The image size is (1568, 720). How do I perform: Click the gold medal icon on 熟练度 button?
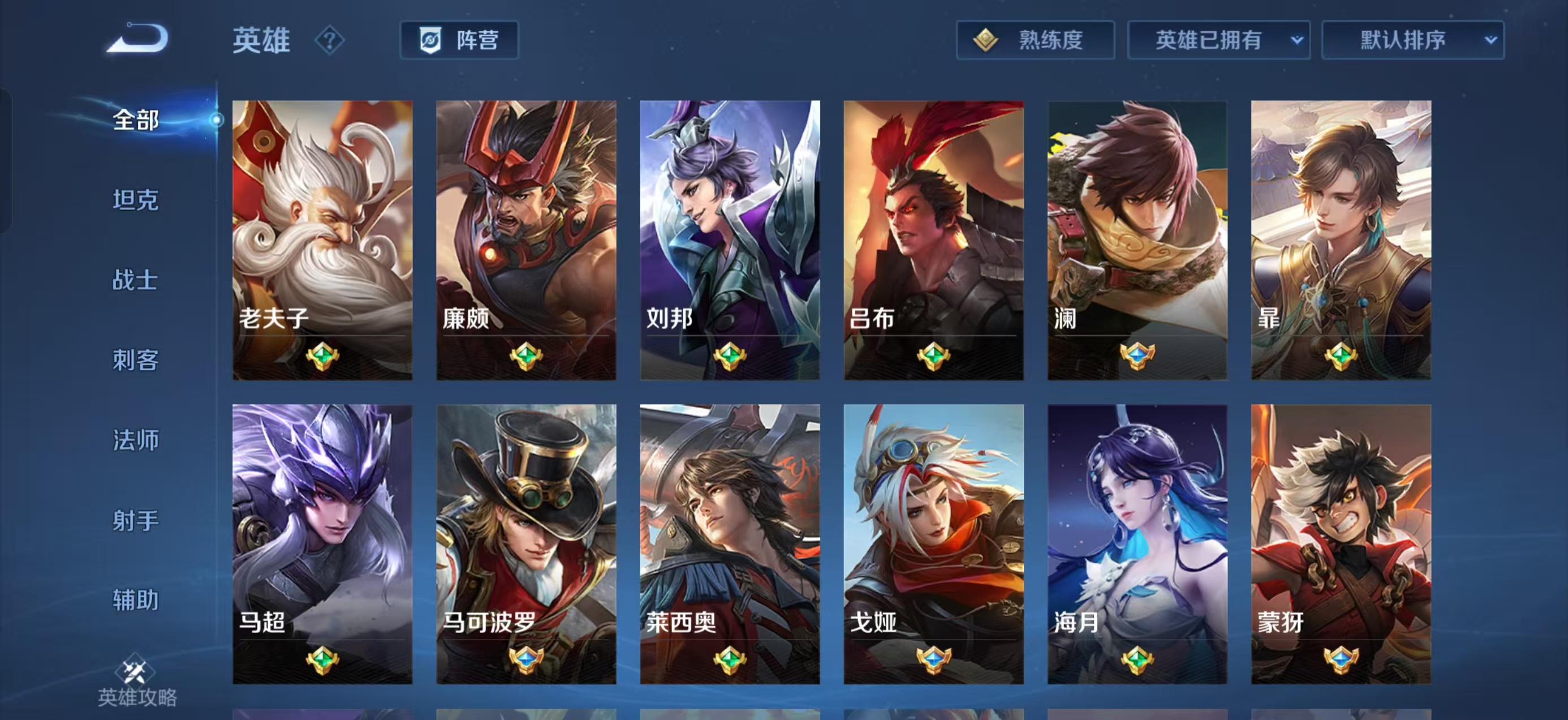point(986,40)
